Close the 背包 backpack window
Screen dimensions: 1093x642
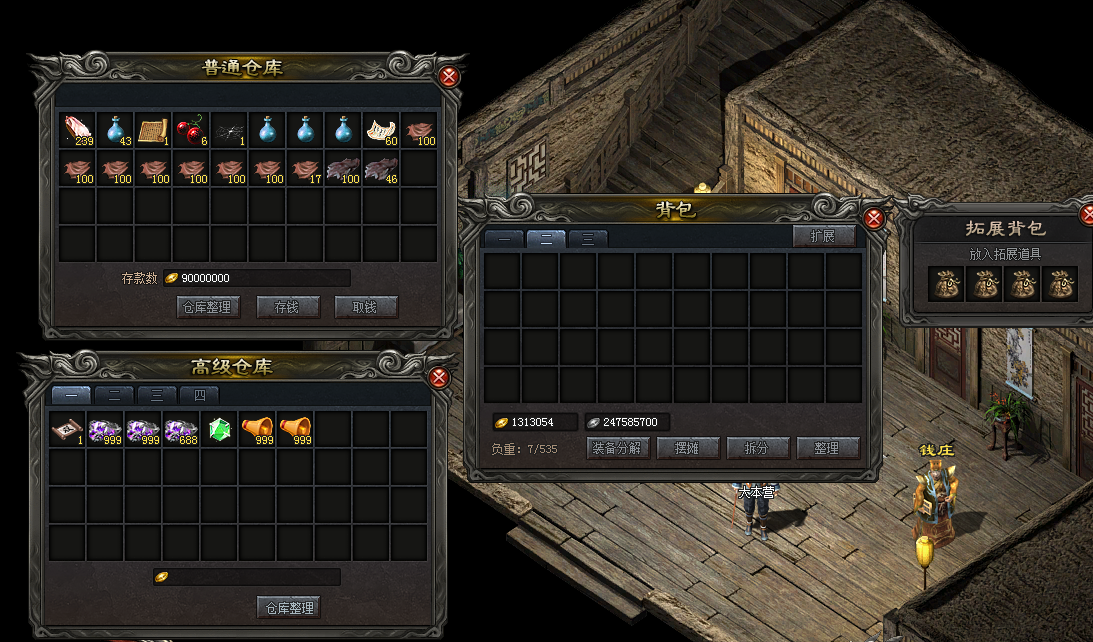(873, 218)
